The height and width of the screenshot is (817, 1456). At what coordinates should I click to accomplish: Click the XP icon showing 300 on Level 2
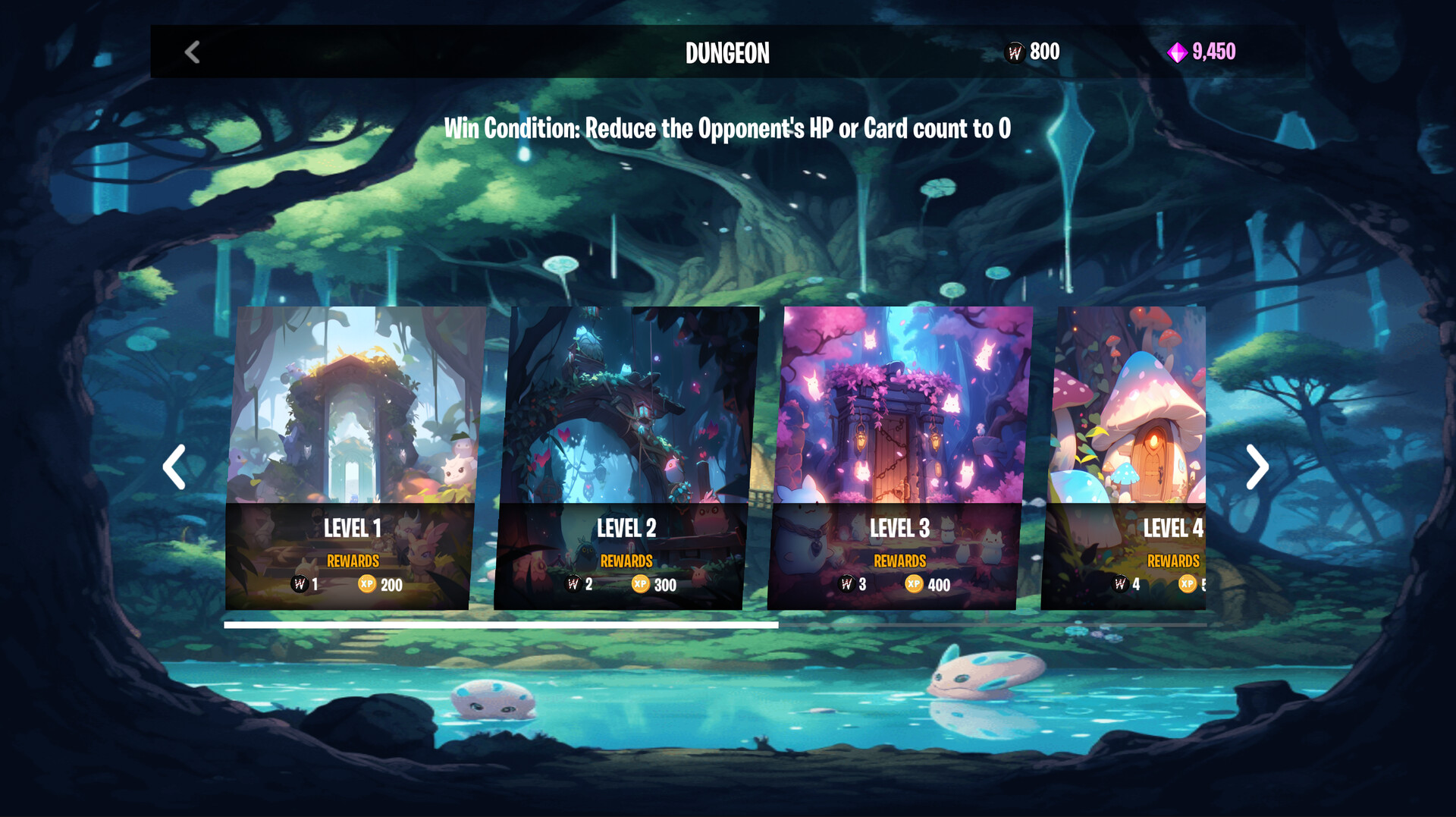coord(641,585)
